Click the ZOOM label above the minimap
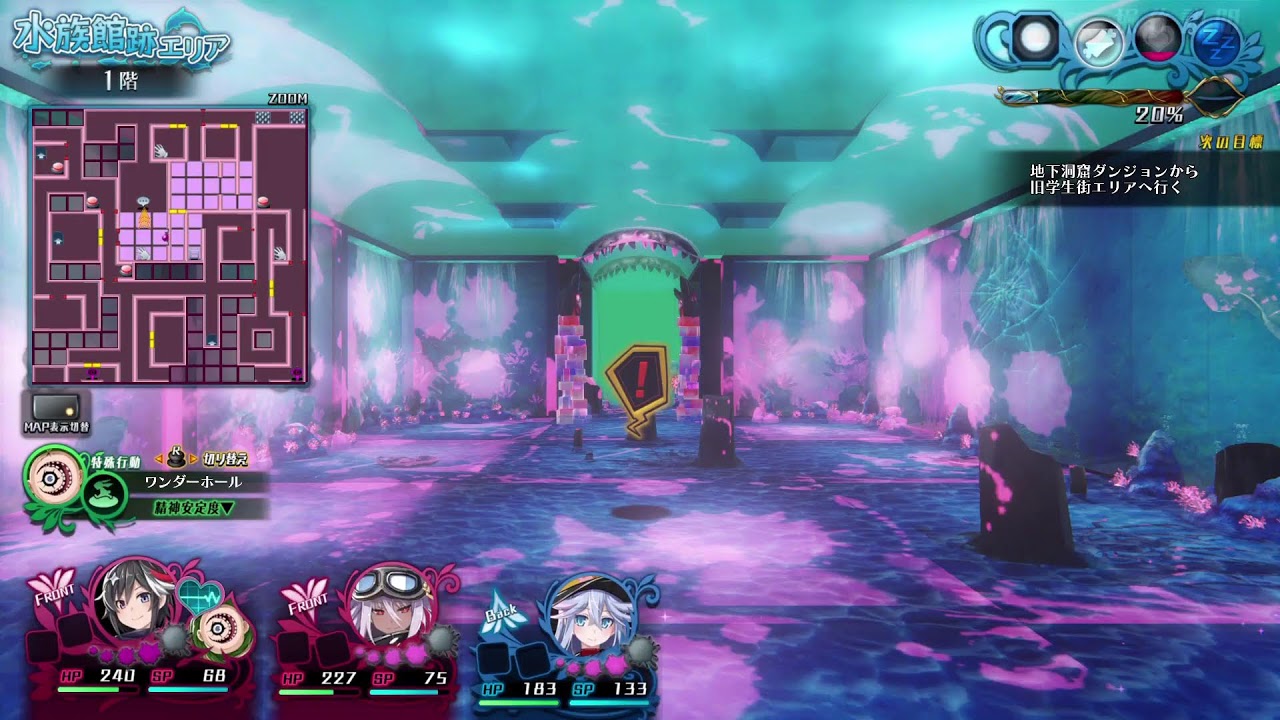 (x=288, y=98)
